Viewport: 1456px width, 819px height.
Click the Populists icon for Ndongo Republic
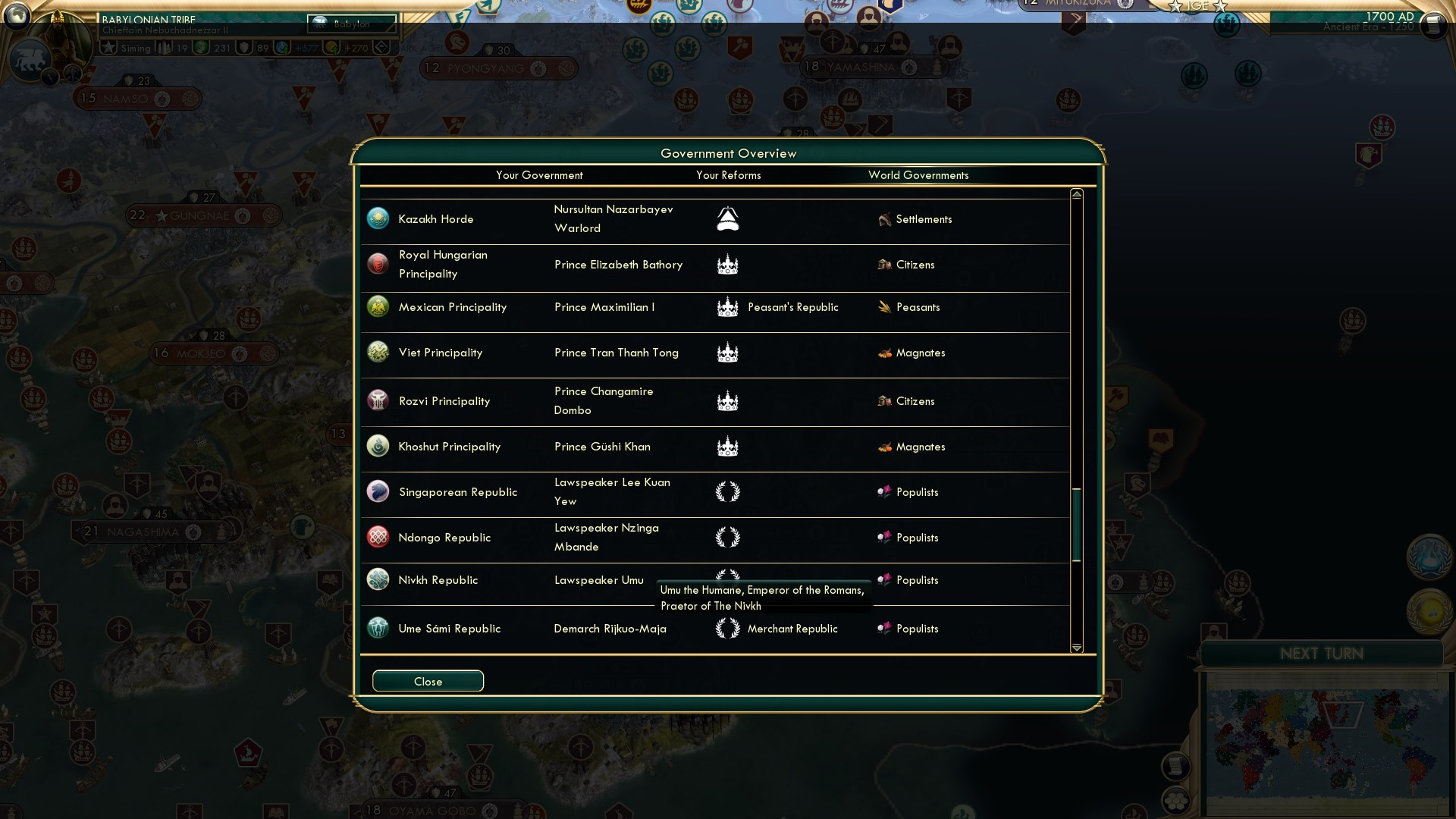[x=886, y=537]
